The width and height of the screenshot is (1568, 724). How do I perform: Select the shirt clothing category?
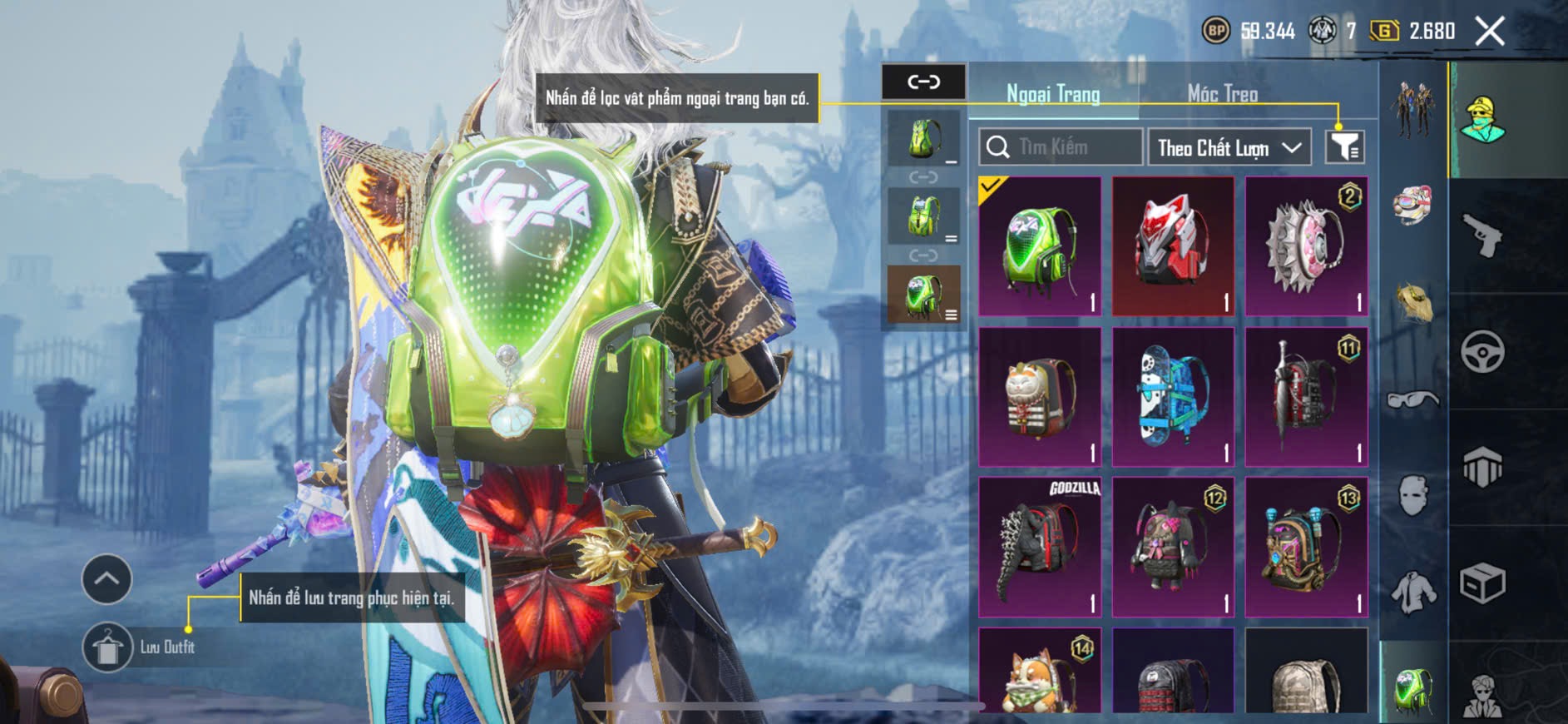1412,592
